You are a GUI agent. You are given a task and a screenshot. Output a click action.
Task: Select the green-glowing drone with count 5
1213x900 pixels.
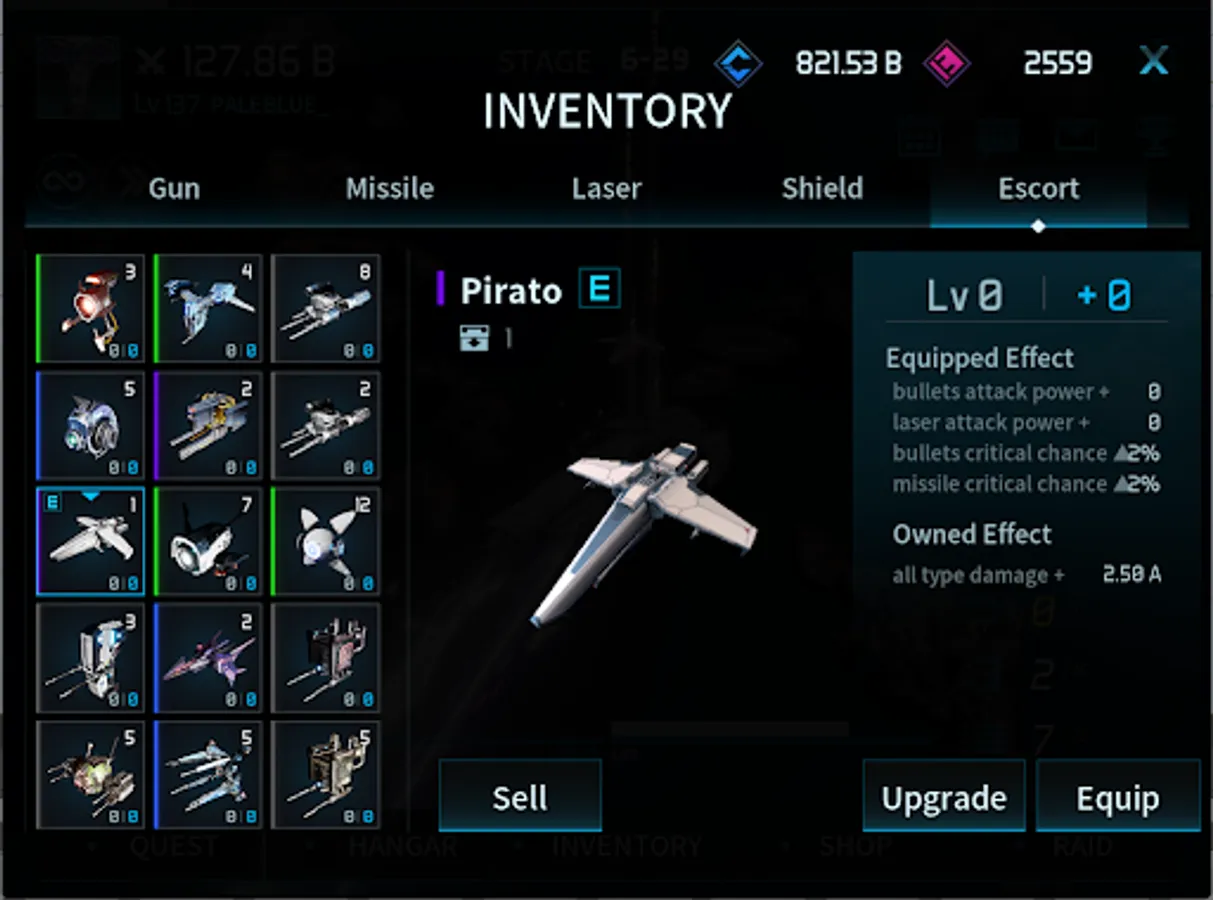[91, 775]
